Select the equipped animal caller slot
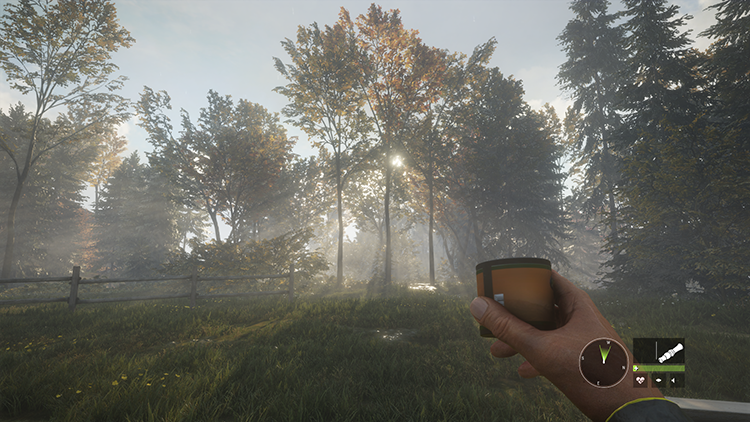Image resolution: width=750 pixels, height=422 pixels. point(671,351)
